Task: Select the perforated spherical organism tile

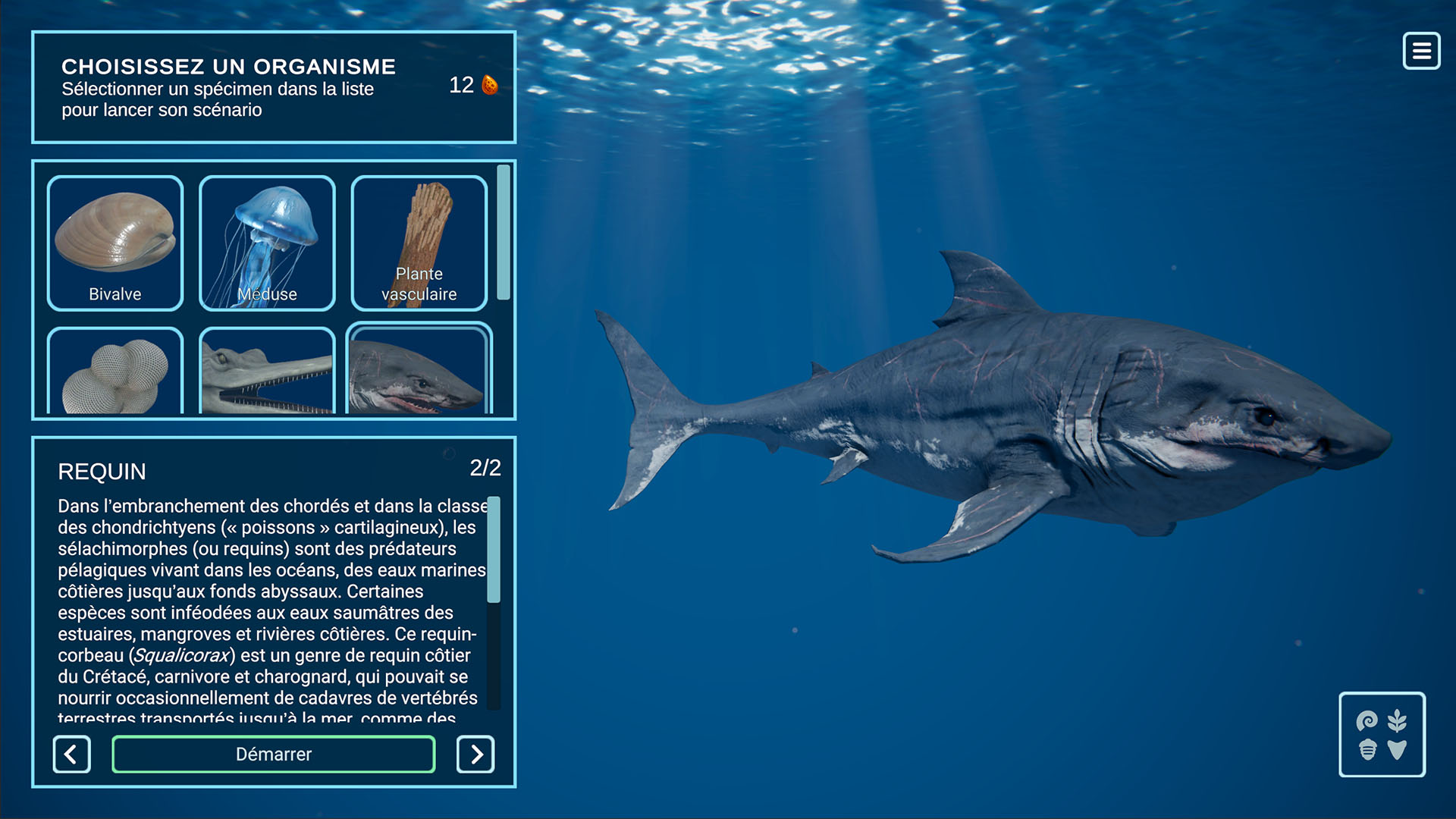Action: tap(115, 372)
